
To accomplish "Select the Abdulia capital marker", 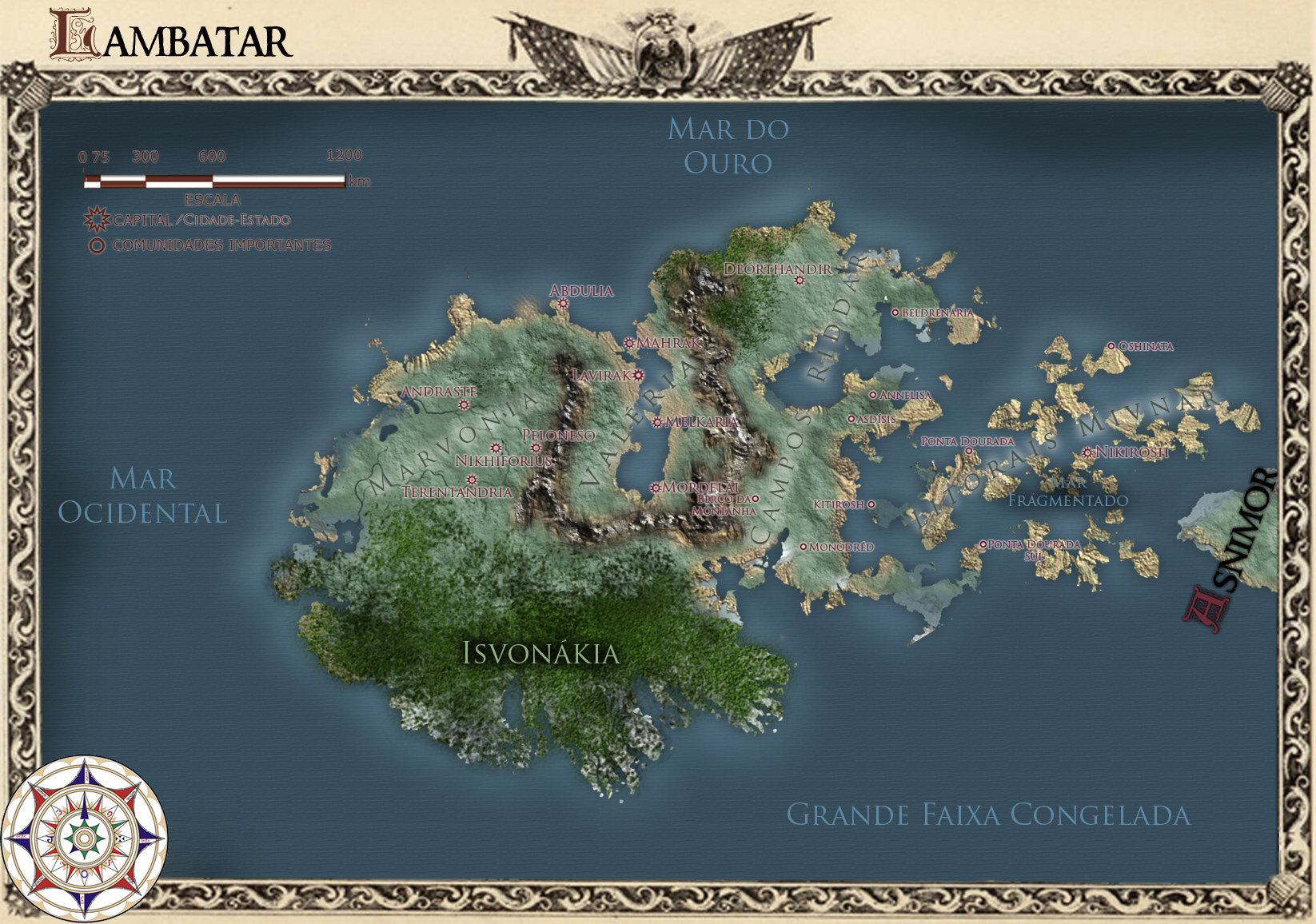I will (x=563, y=304).
